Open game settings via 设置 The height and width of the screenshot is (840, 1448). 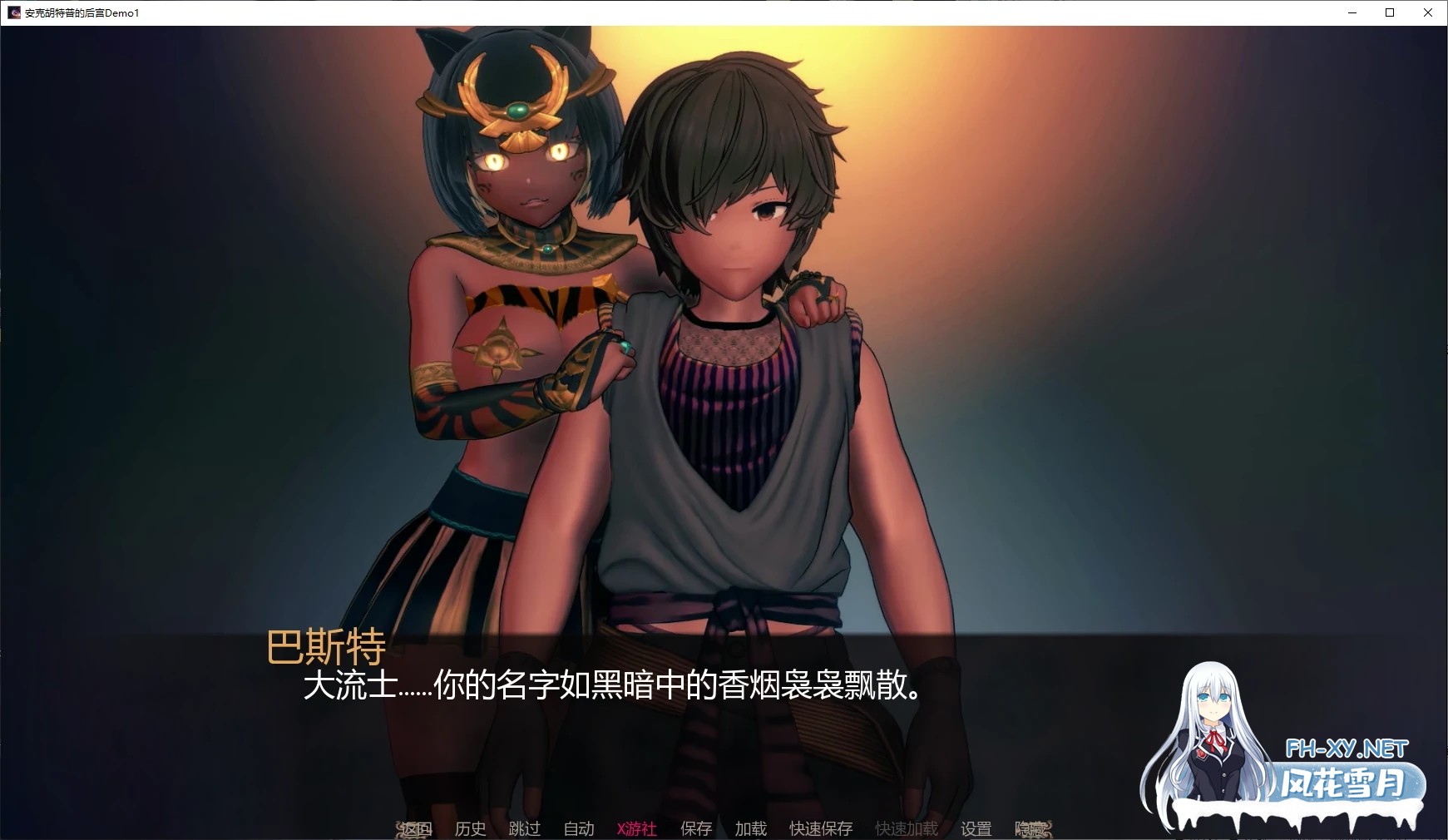click(977, 828)
